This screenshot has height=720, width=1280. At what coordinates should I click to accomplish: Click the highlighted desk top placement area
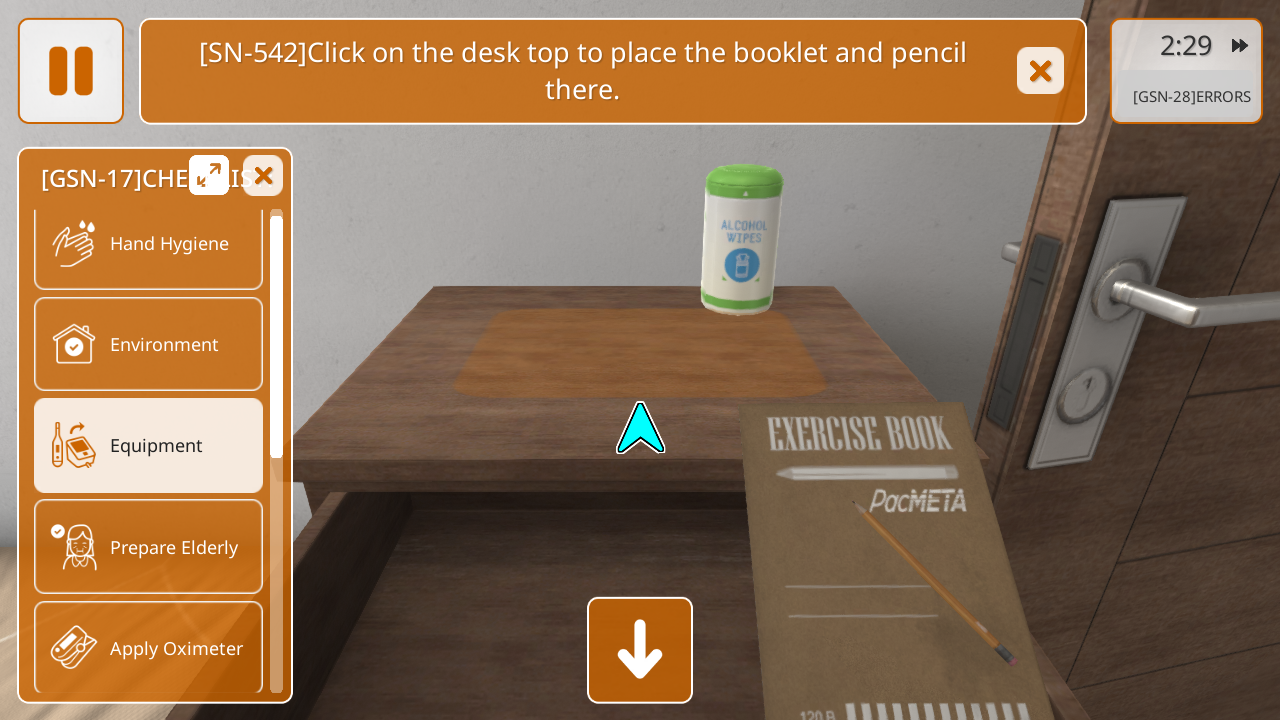[640, 352]
